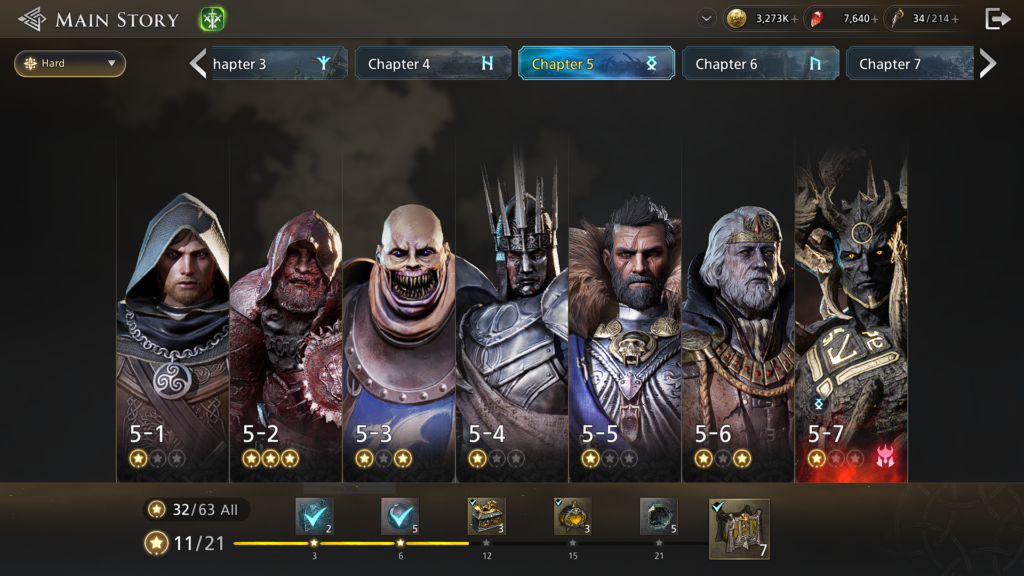Expand the top currency bar arrow
The width and height of the screenshot is (1024, 576).
click(707, 19)
